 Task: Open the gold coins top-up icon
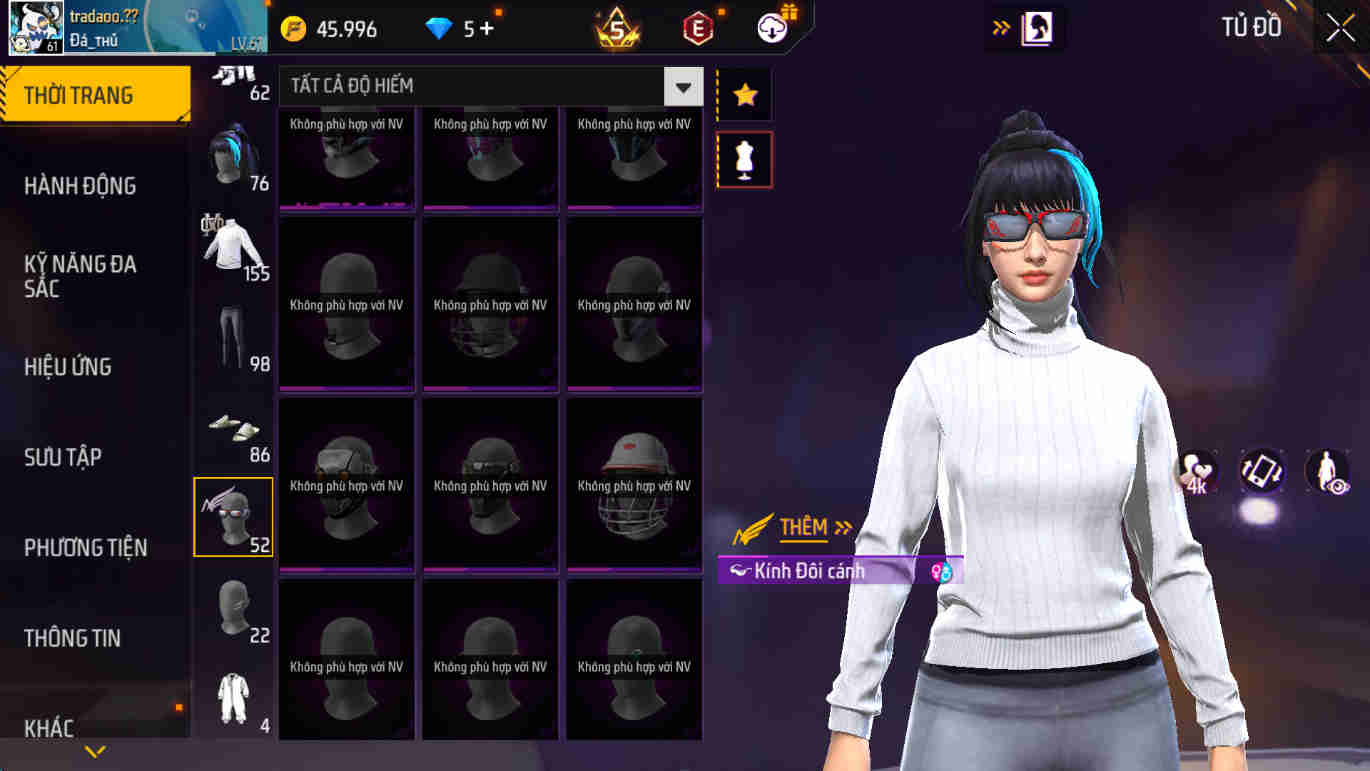[294, 28]
